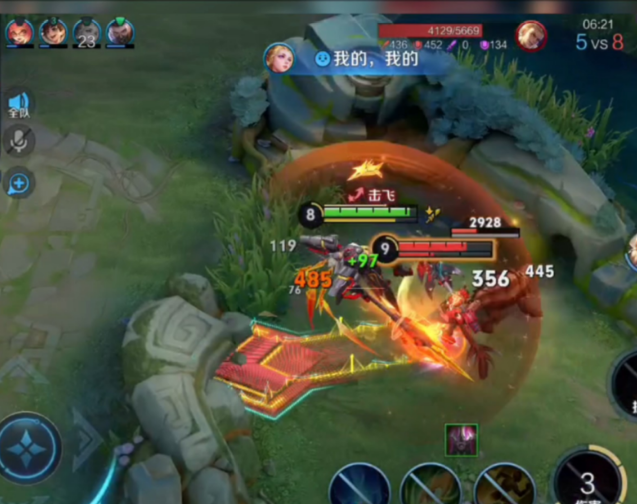Tap the blonde hero chat portrait
The height and width of the screenshot is (504, 637).
point(278,58)
